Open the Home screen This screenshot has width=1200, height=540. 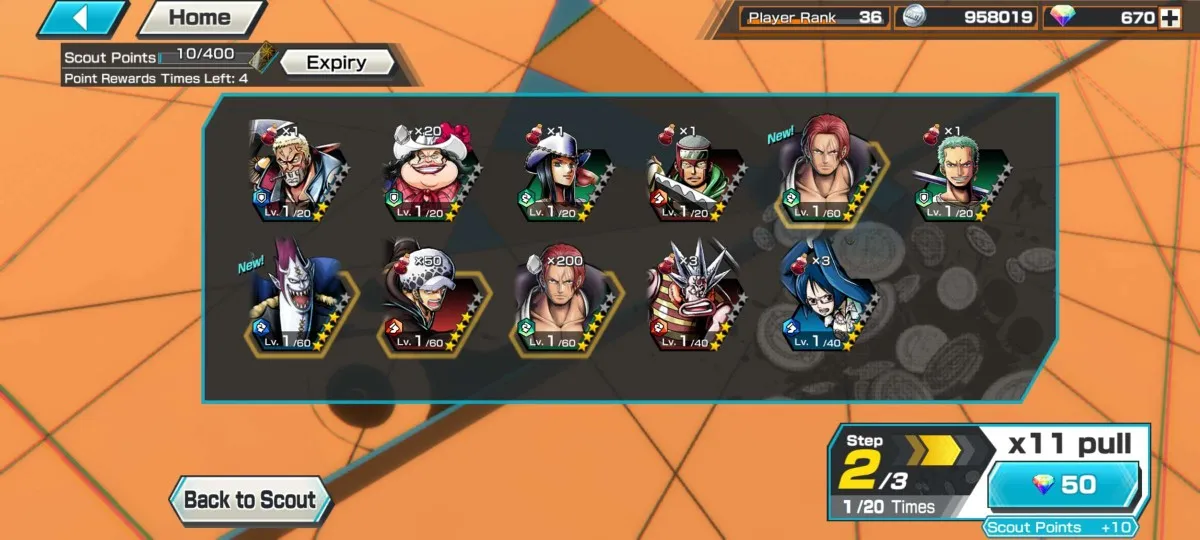[200, 18]
